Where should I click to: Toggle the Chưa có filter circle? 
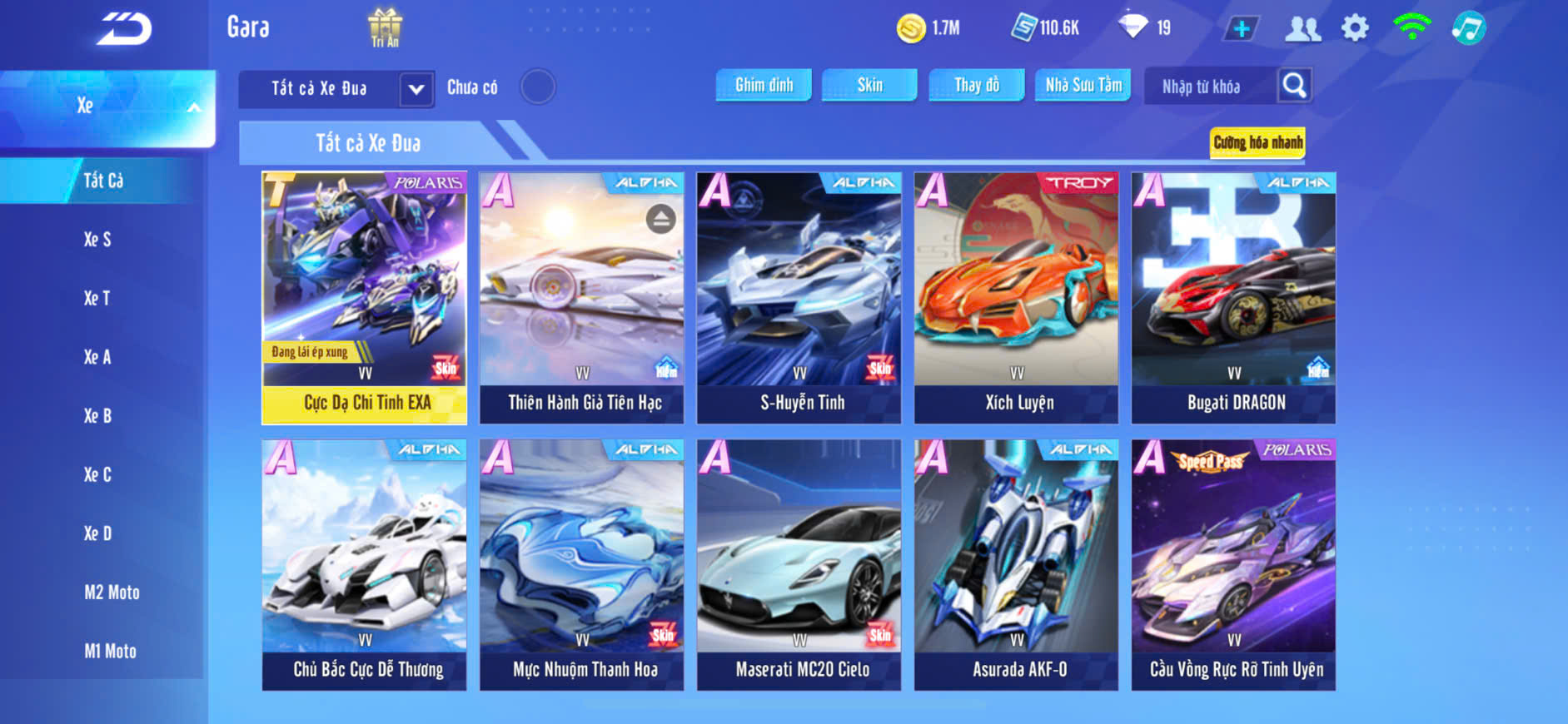click(538, 87)
